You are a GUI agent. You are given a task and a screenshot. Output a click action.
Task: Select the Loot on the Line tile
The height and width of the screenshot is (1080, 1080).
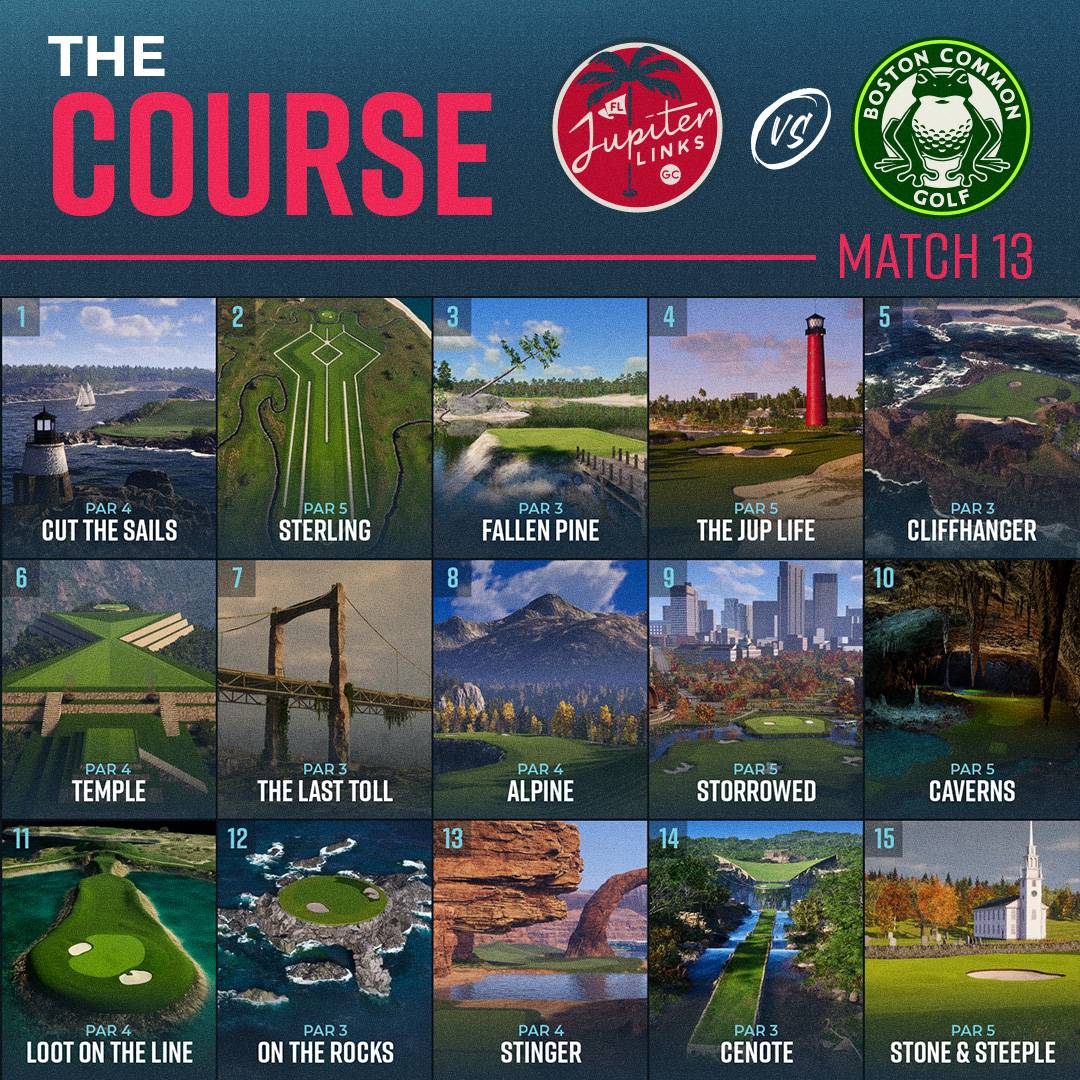[108, 950]
